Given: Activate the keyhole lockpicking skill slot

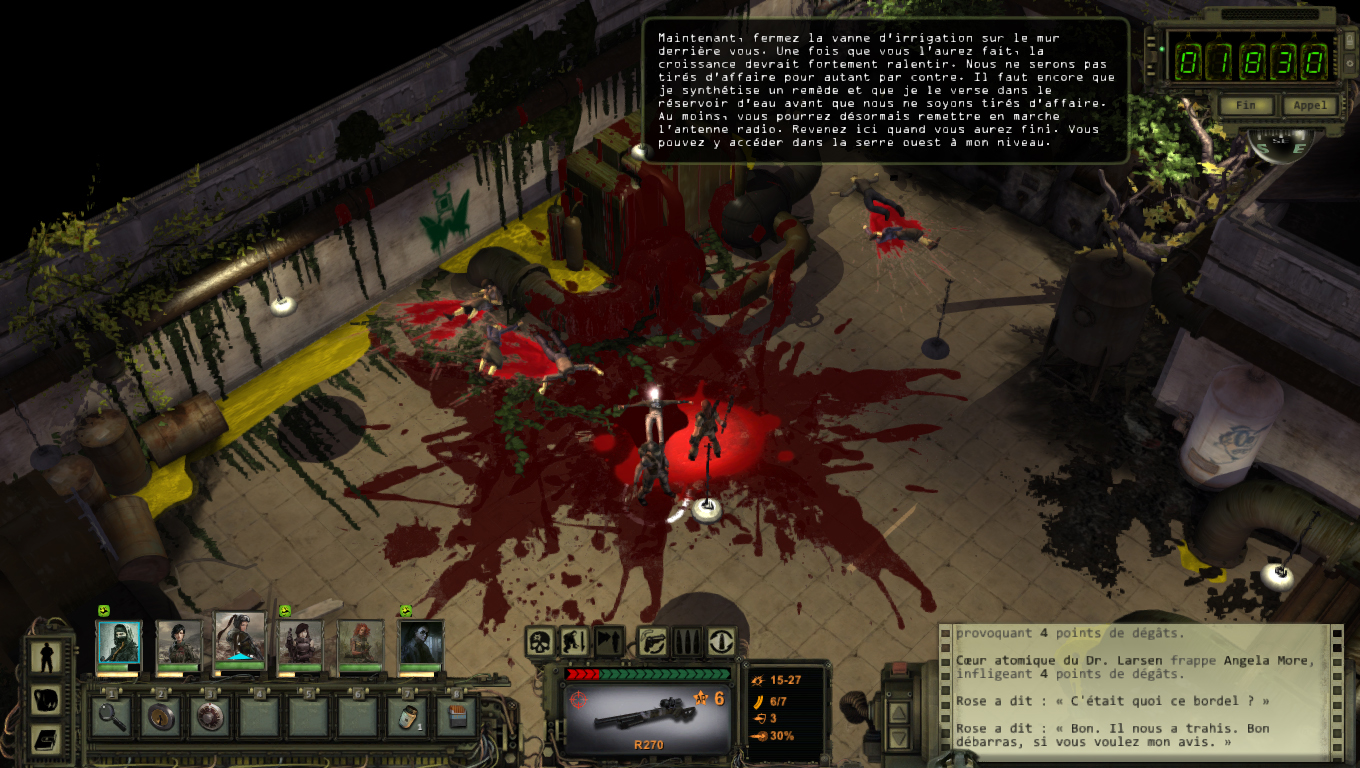Looking at the screenshot, I should tap(161, 717).
